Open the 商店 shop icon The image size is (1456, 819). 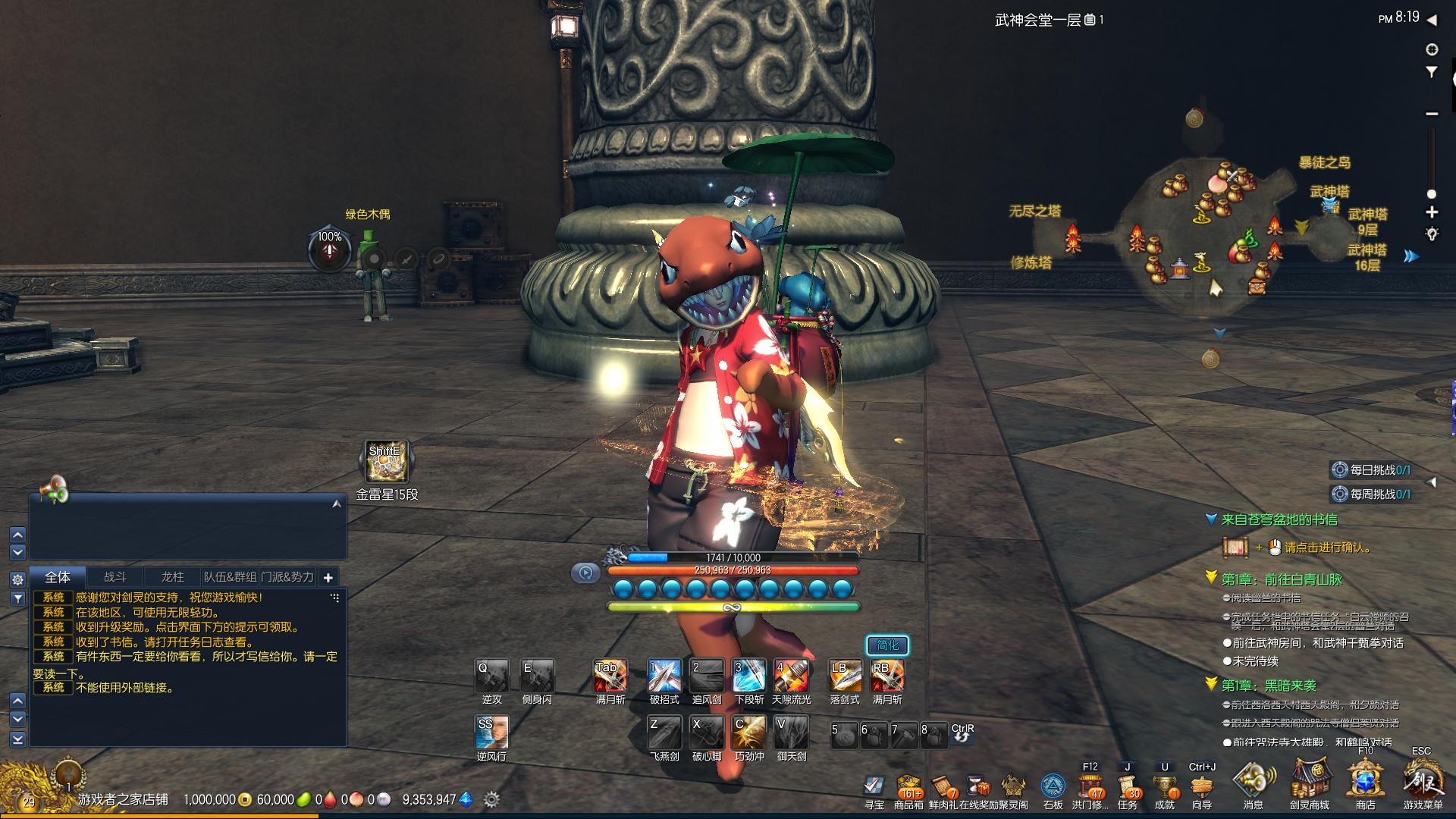click(1366, 781)
